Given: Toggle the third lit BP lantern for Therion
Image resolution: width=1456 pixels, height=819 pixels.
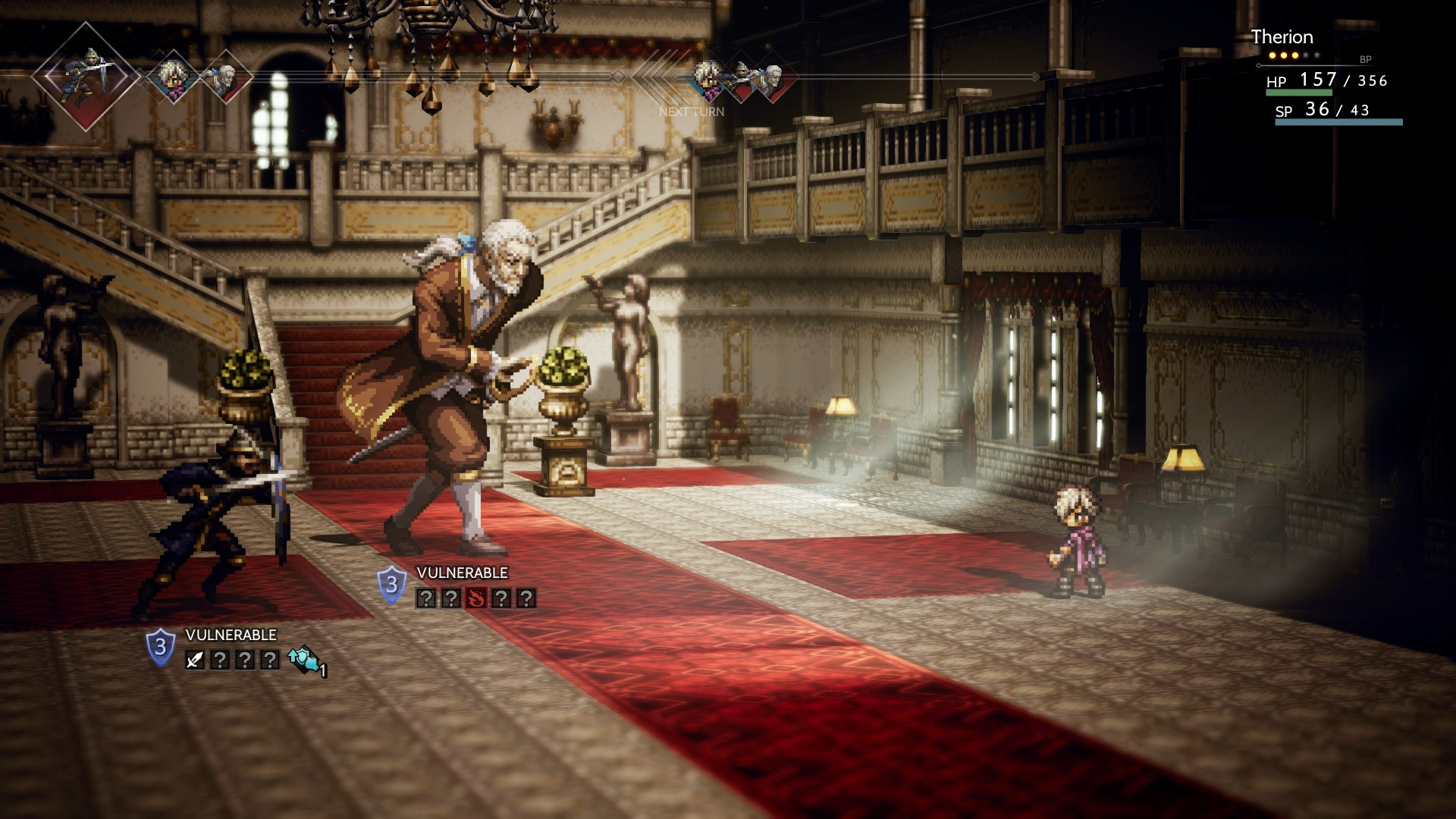Looking at the screenshot, I should [x=1295, y=55].
